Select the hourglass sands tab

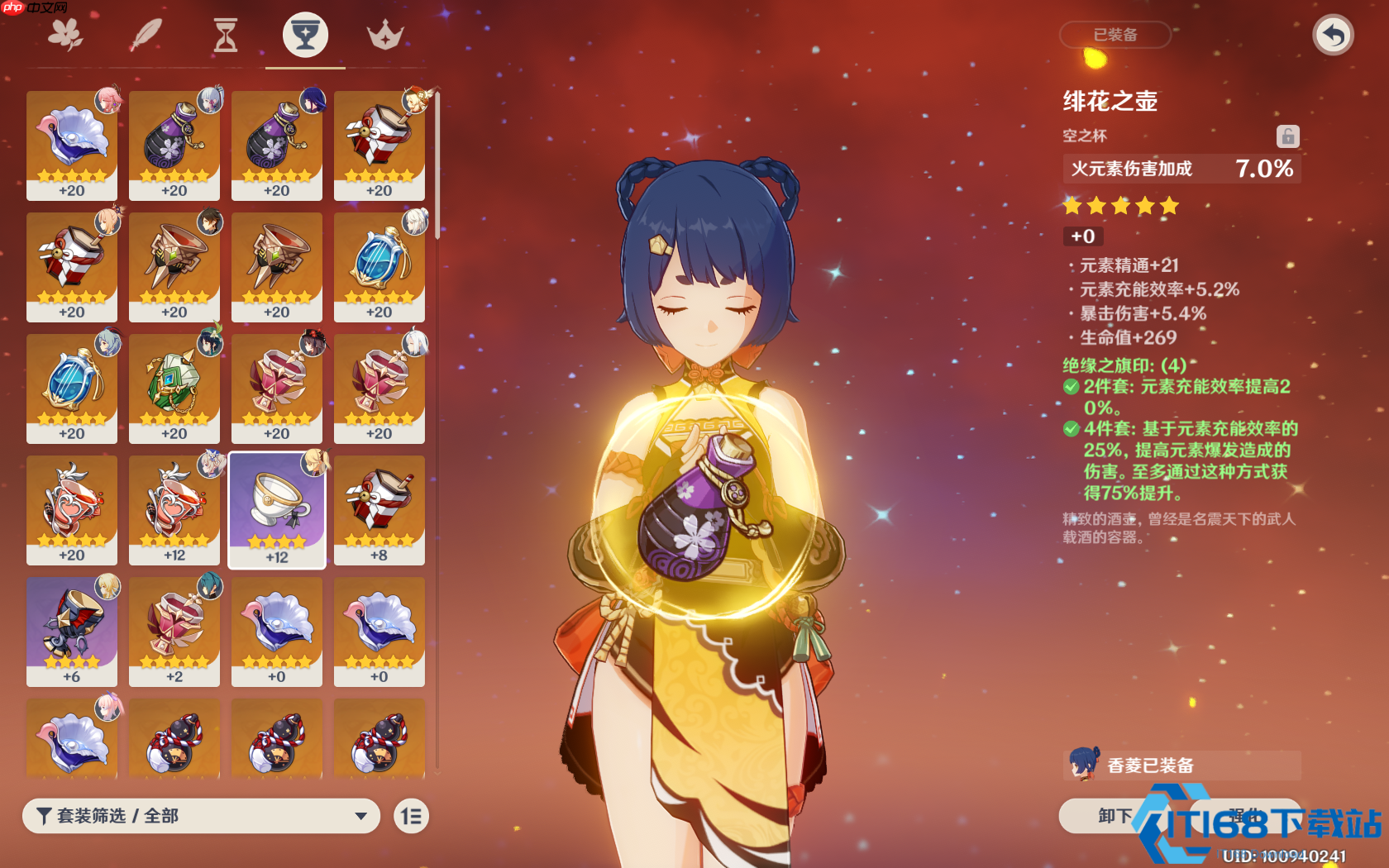tap(225, 36)
